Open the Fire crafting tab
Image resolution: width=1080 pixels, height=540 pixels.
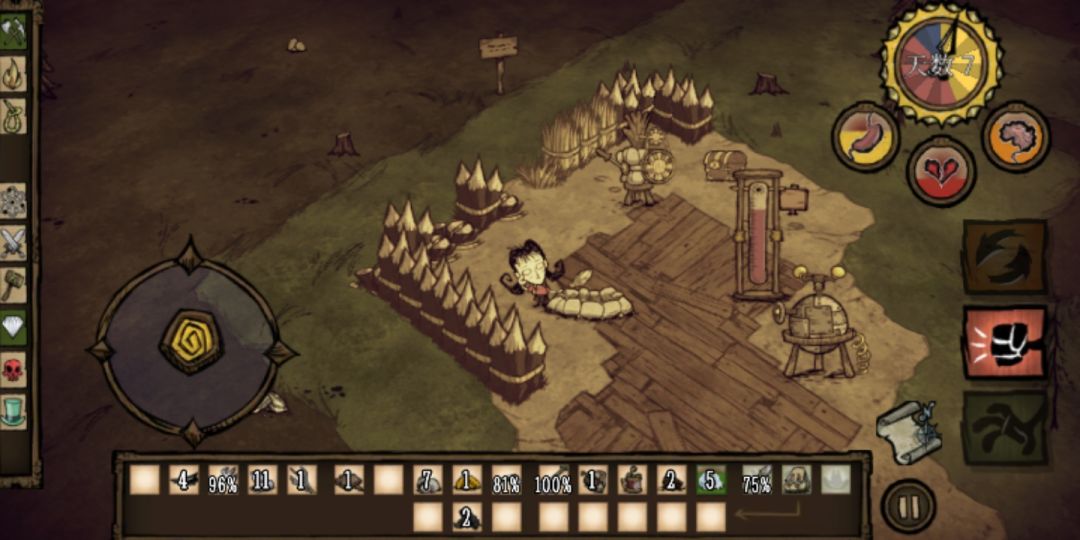14,72
